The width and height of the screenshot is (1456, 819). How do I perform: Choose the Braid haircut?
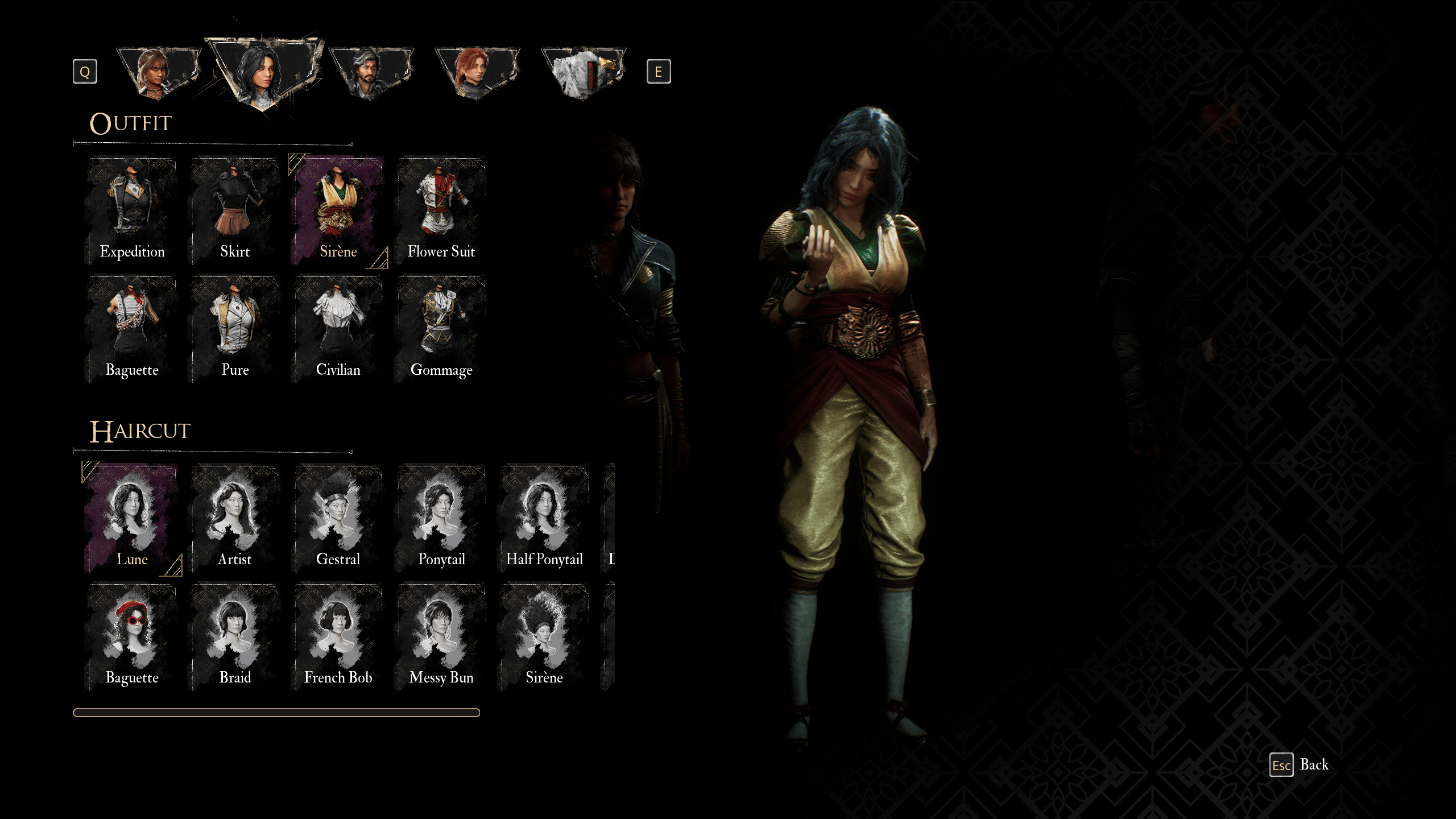click(235, 637)
